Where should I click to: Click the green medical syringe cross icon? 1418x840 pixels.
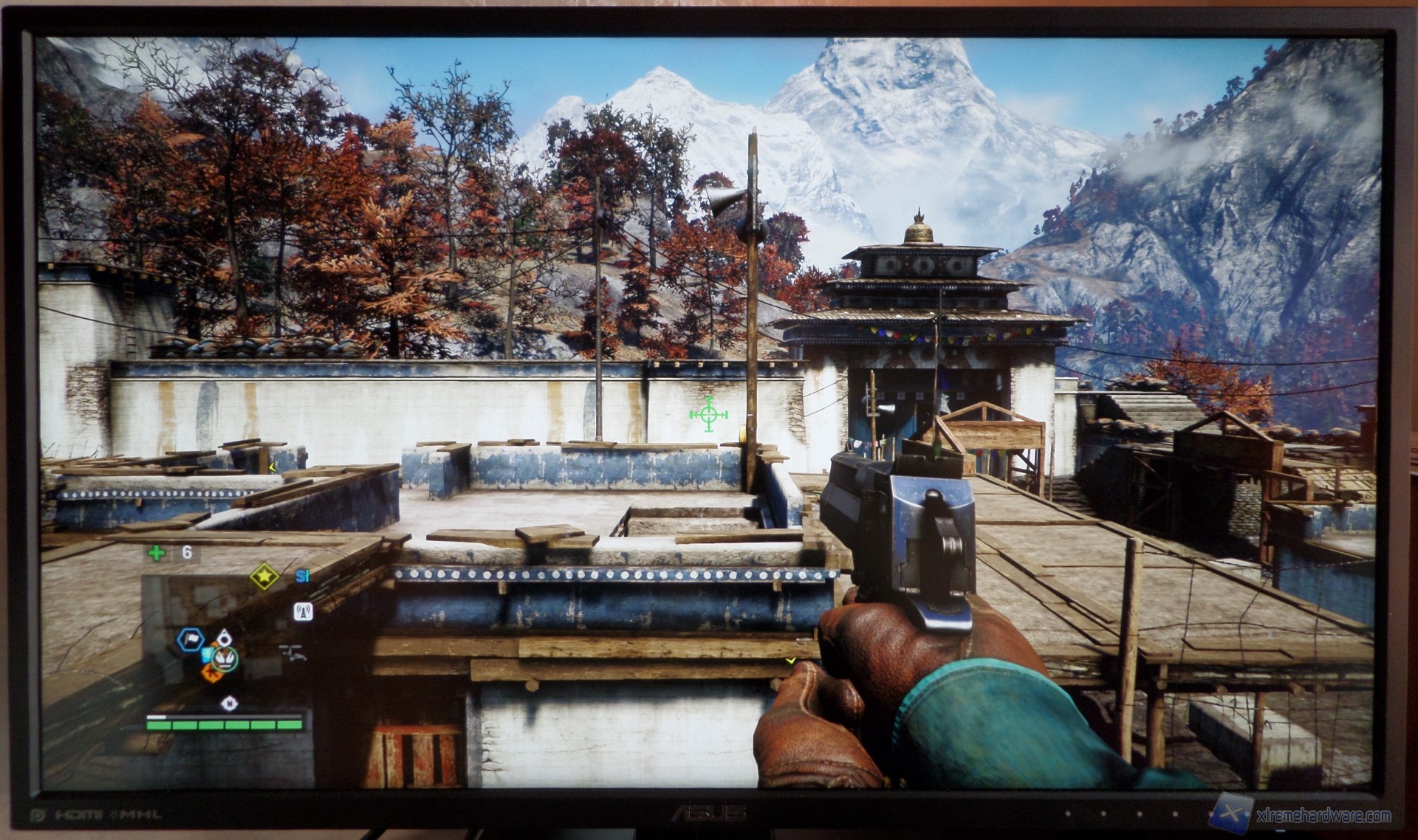156,553
